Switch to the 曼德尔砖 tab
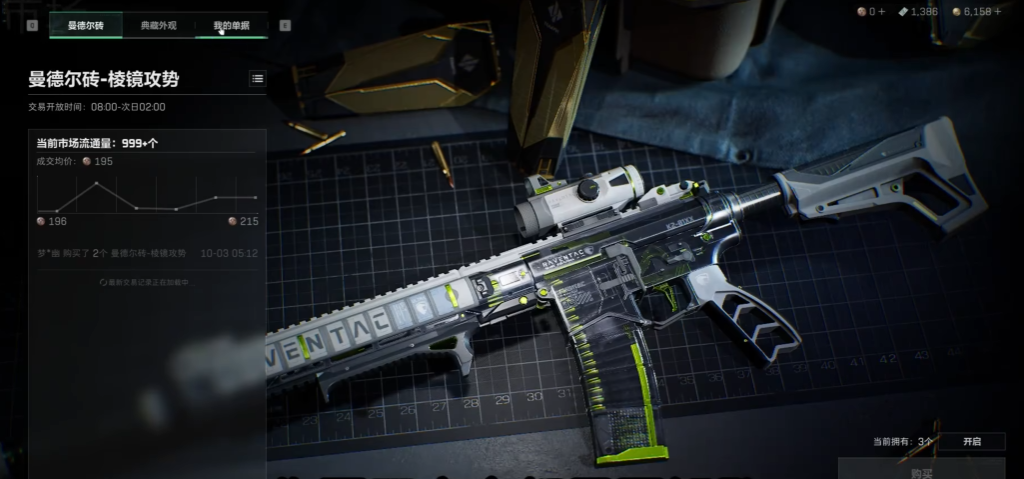The image size is (1024, 479). (x=85, y=25)
